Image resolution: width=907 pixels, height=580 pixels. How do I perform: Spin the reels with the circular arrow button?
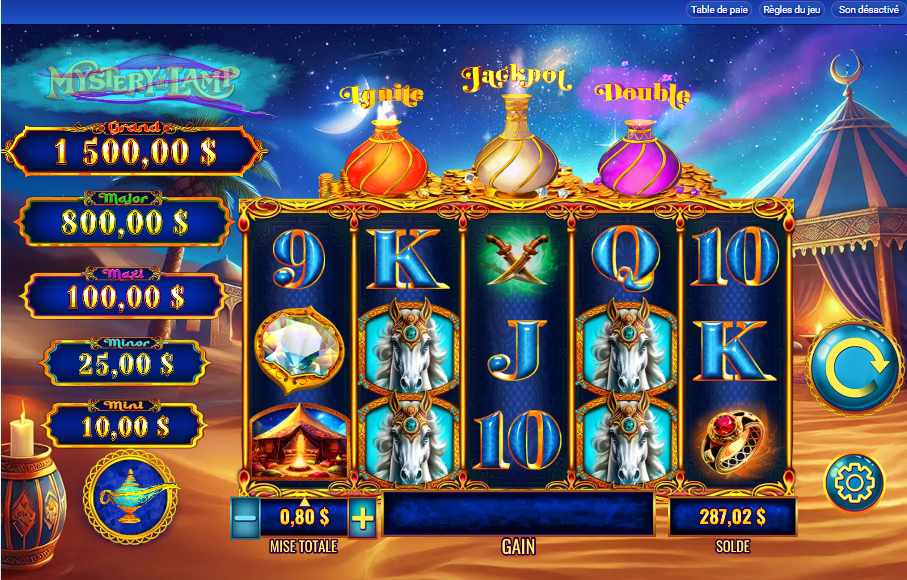click(x=856, y=365)
